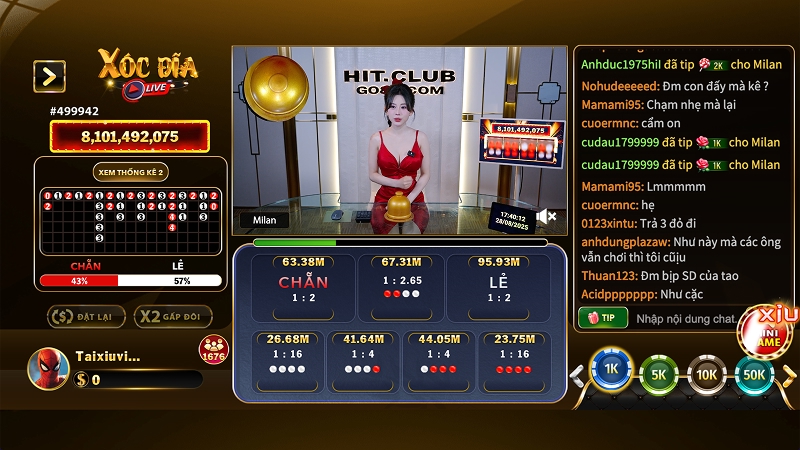Pick the 10K chip
Viewport: 800px width, 450px height.
(x=707, y=374)
